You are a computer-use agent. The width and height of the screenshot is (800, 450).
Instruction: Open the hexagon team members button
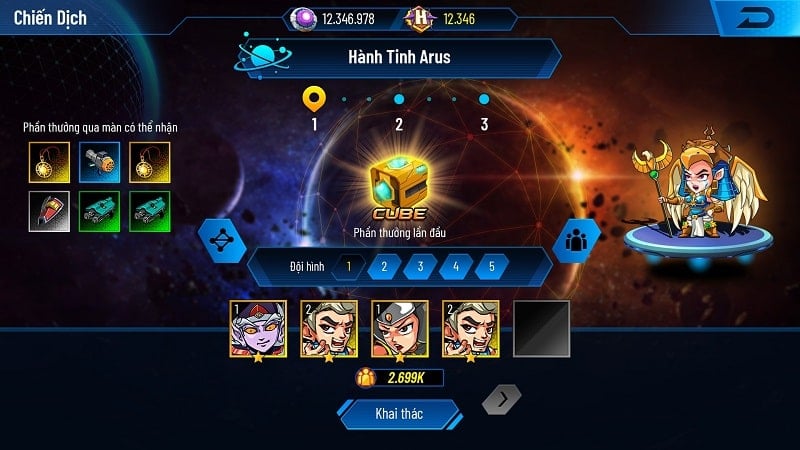(577, 240)
